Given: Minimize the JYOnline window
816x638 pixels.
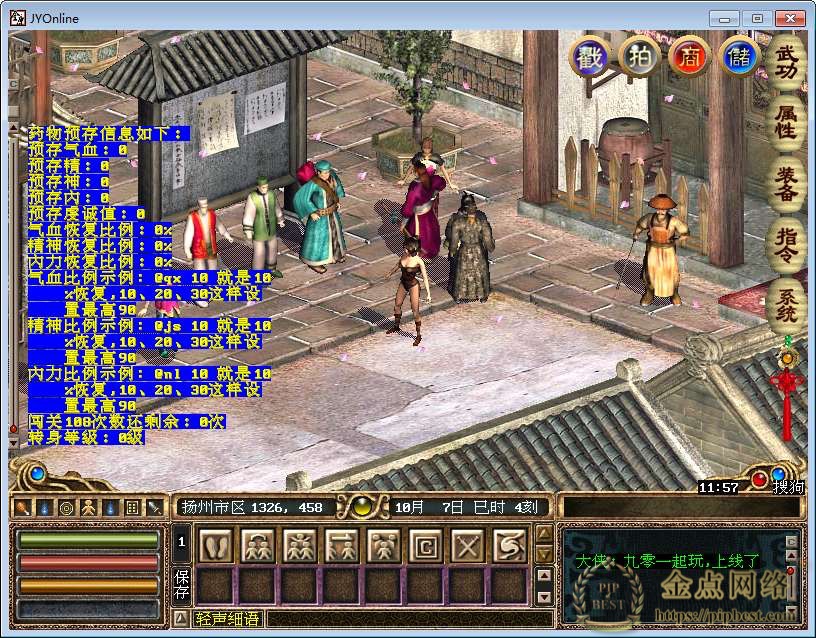Looking at the screenshot, I should [x=725, y=18].
